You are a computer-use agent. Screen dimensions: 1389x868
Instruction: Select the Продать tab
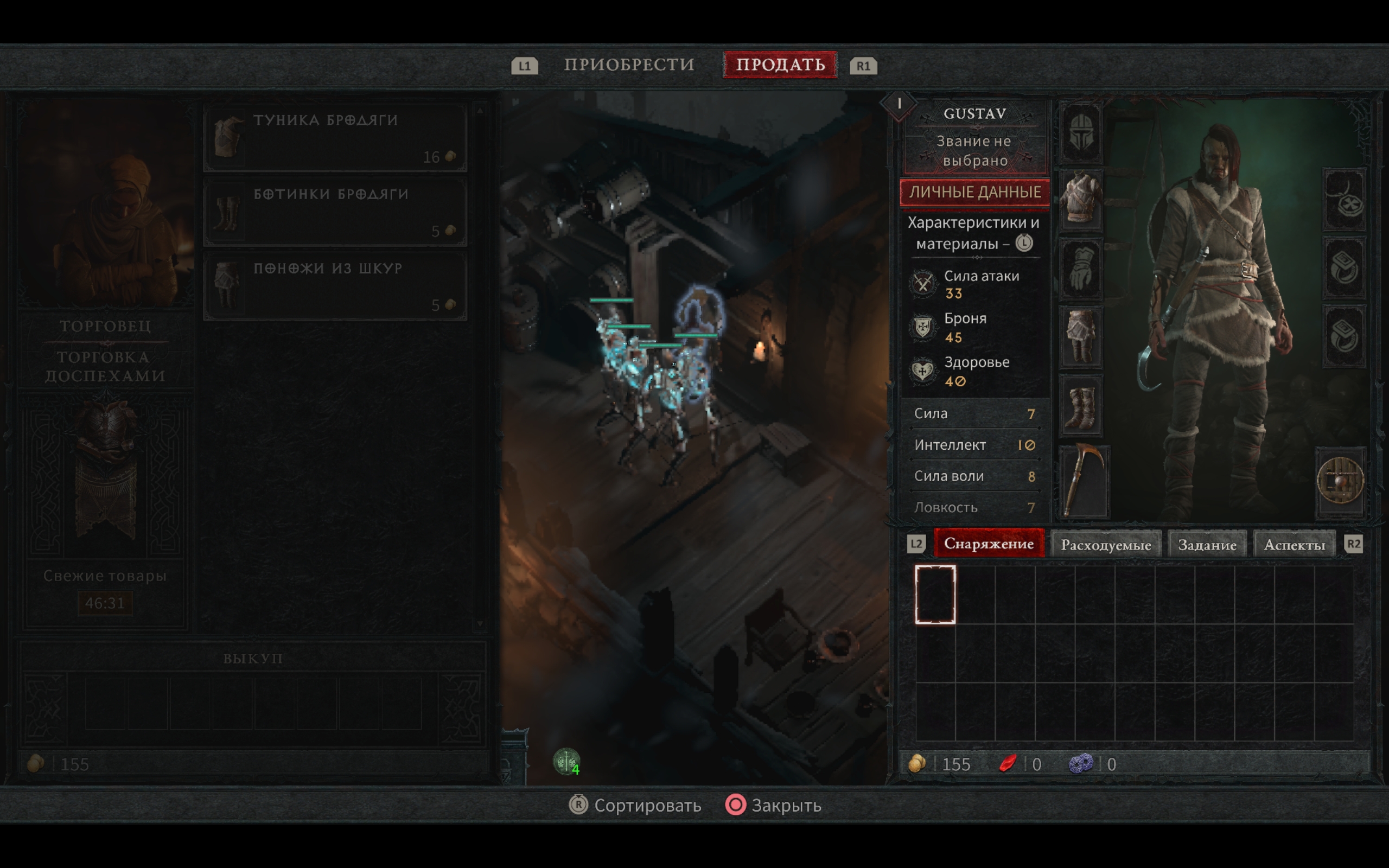[780, 65]
